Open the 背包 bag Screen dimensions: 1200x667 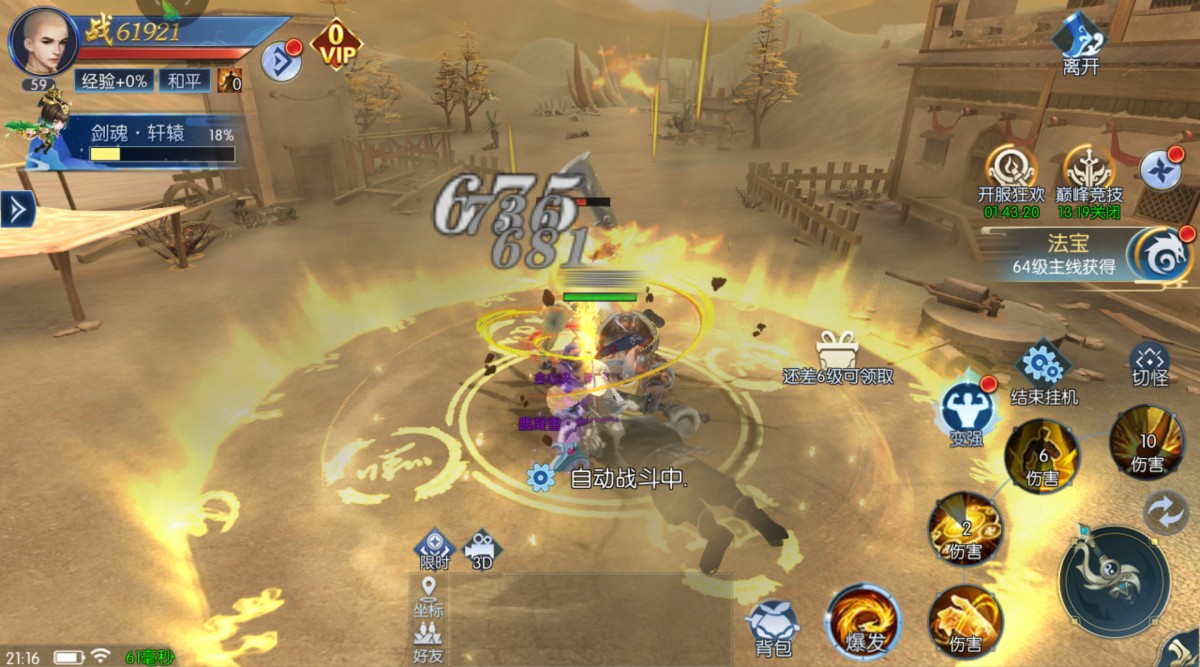772,626
